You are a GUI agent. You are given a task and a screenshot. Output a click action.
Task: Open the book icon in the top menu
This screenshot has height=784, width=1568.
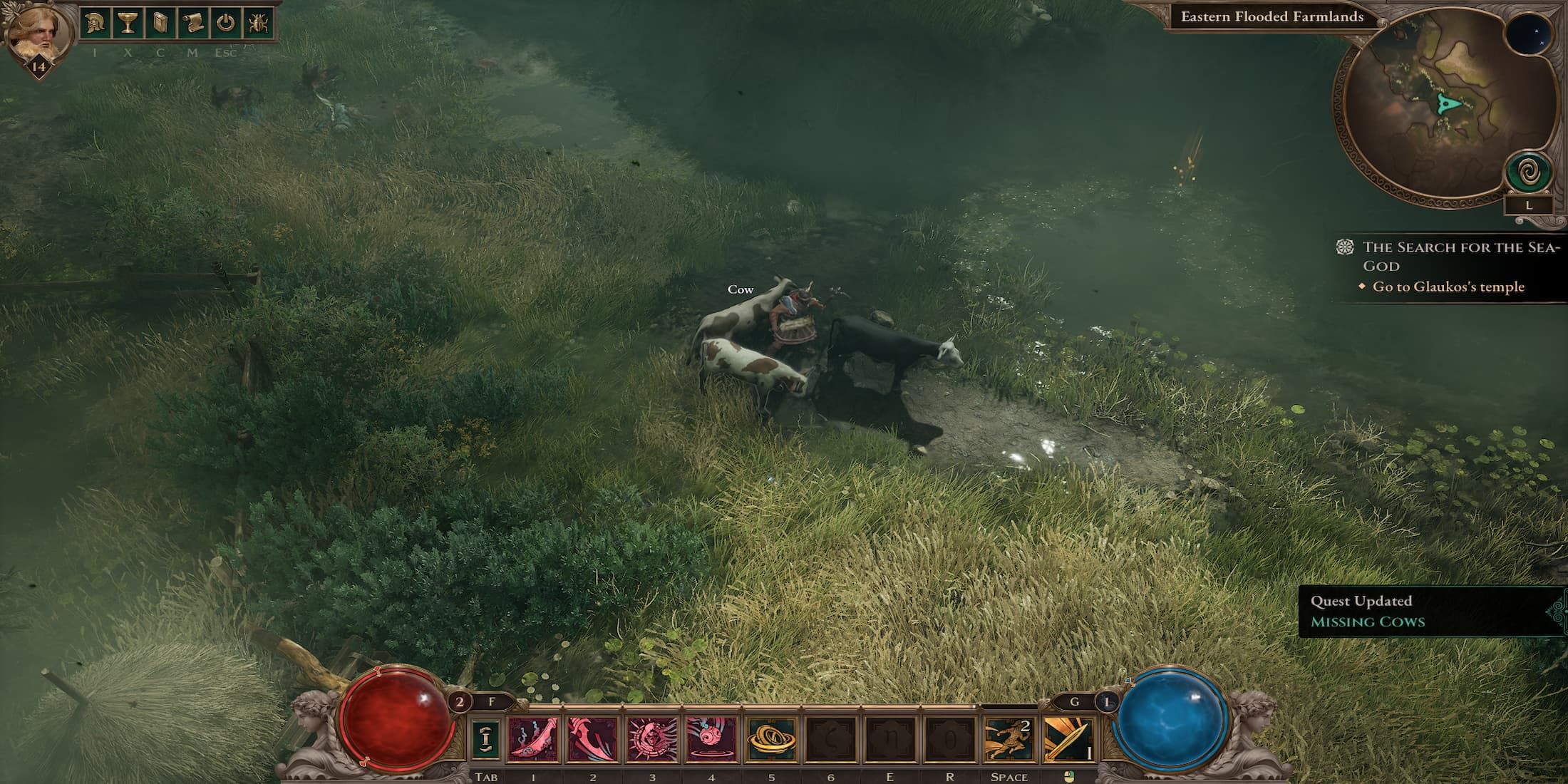160,24
